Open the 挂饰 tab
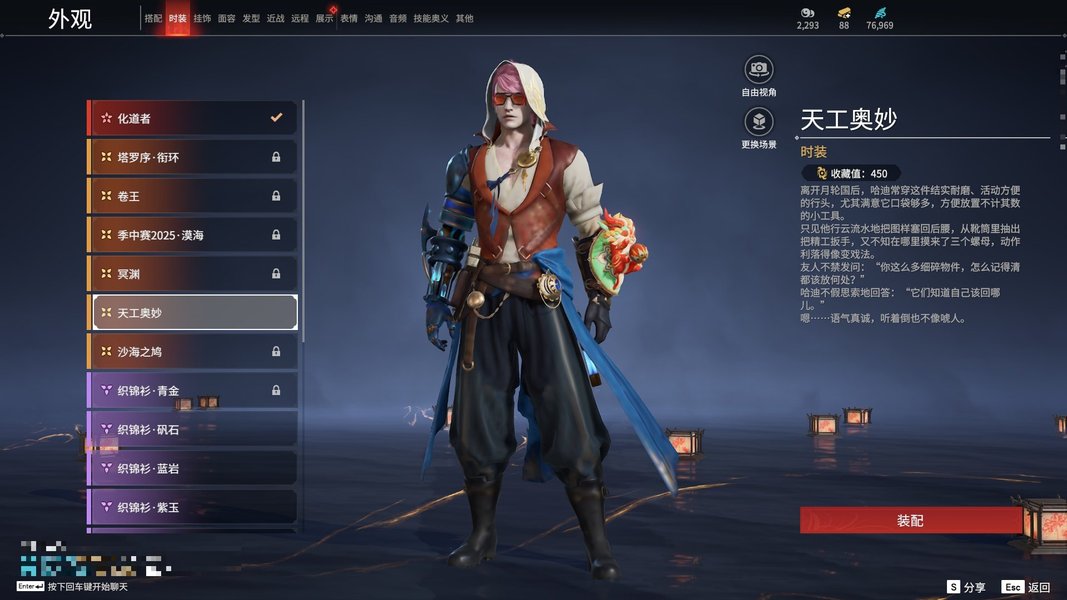The height and width of the screenshot is (600, 1067). [203, 19]
